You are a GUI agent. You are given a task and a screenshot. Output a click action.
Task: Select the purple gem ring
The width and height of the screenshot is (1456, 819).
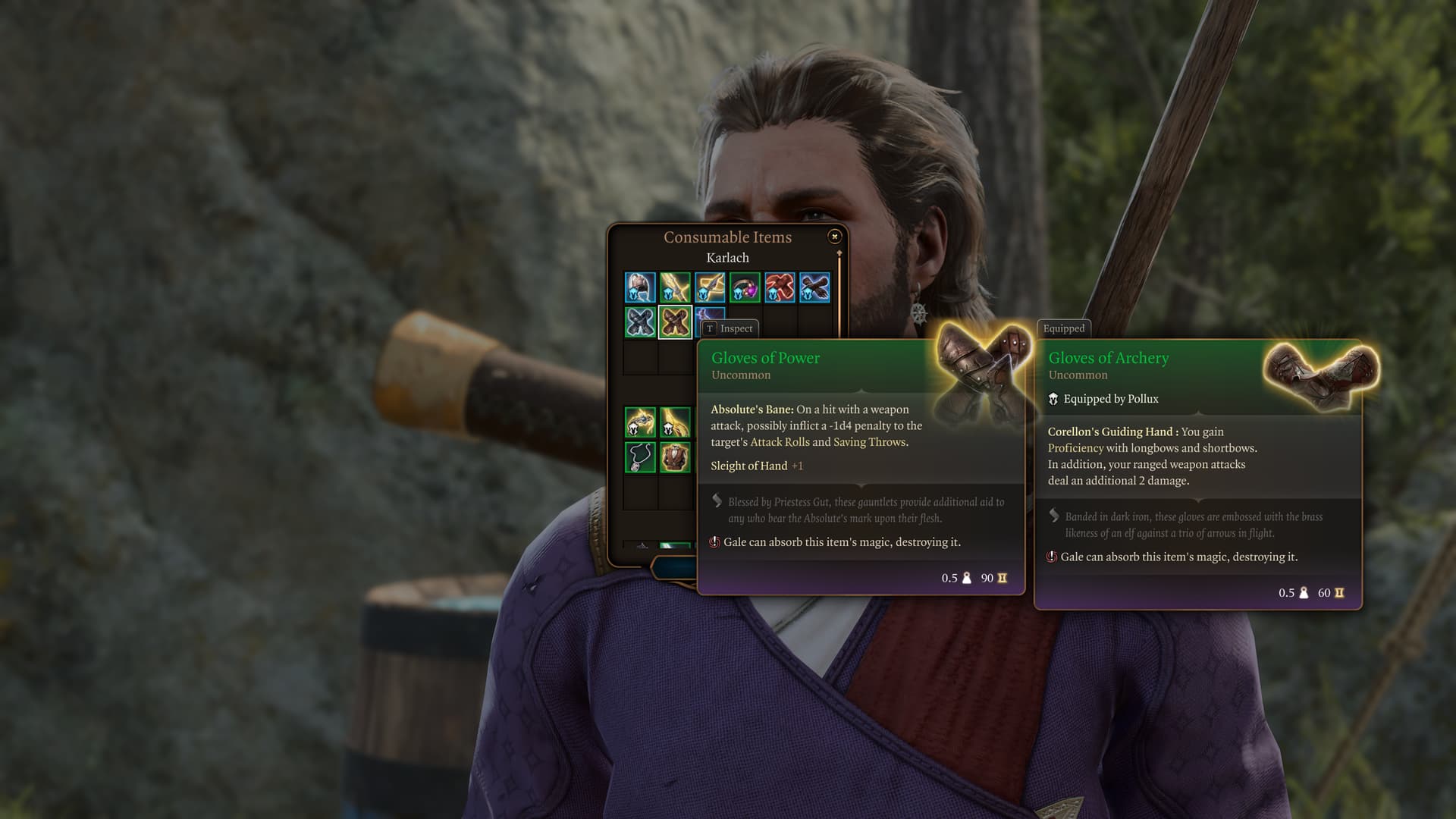[745, 288]
